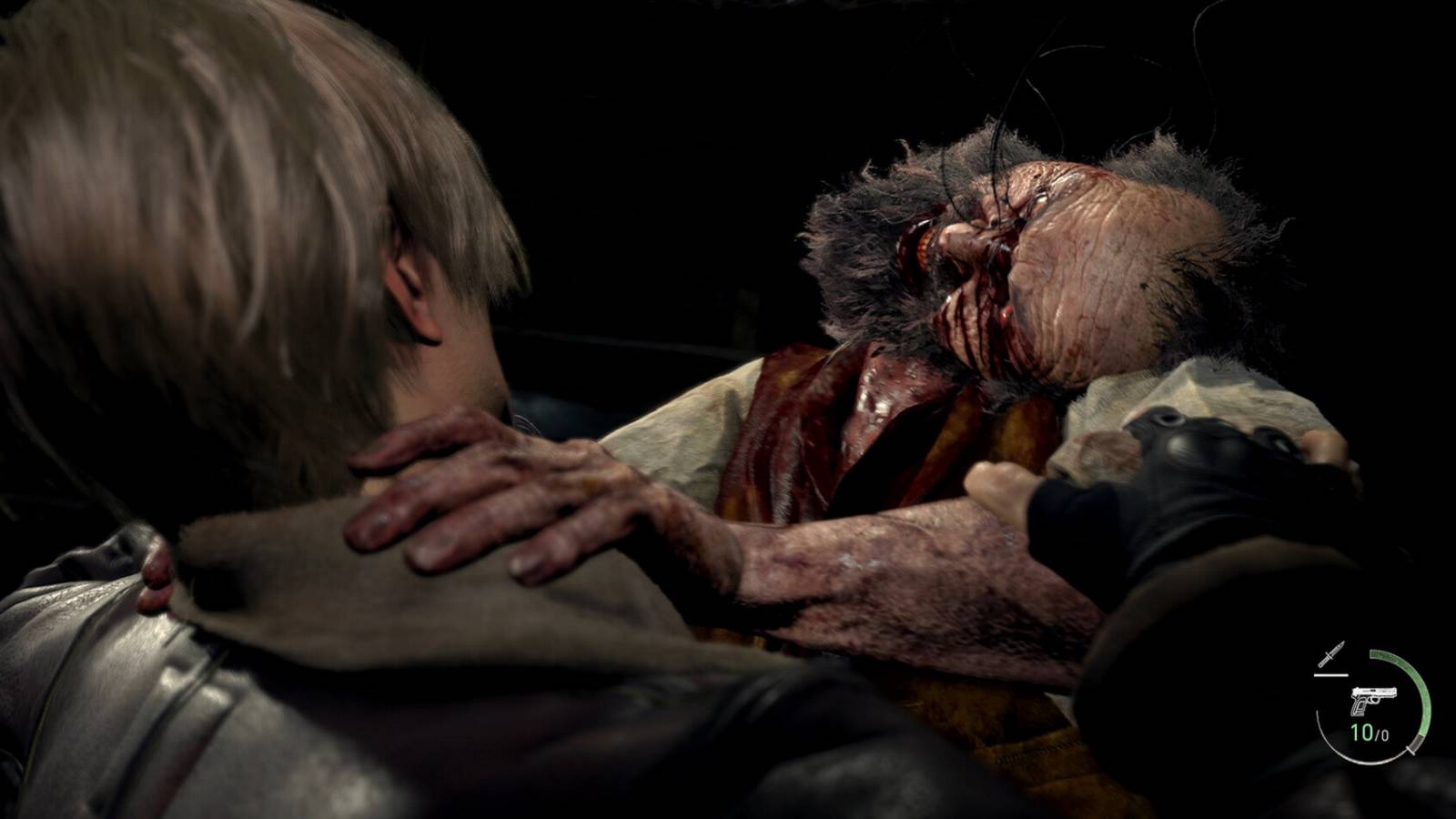This screenshot has width=1456, height=819.
Task: Click the knife handle in the HUD
Action: (x=1321, y=662)
